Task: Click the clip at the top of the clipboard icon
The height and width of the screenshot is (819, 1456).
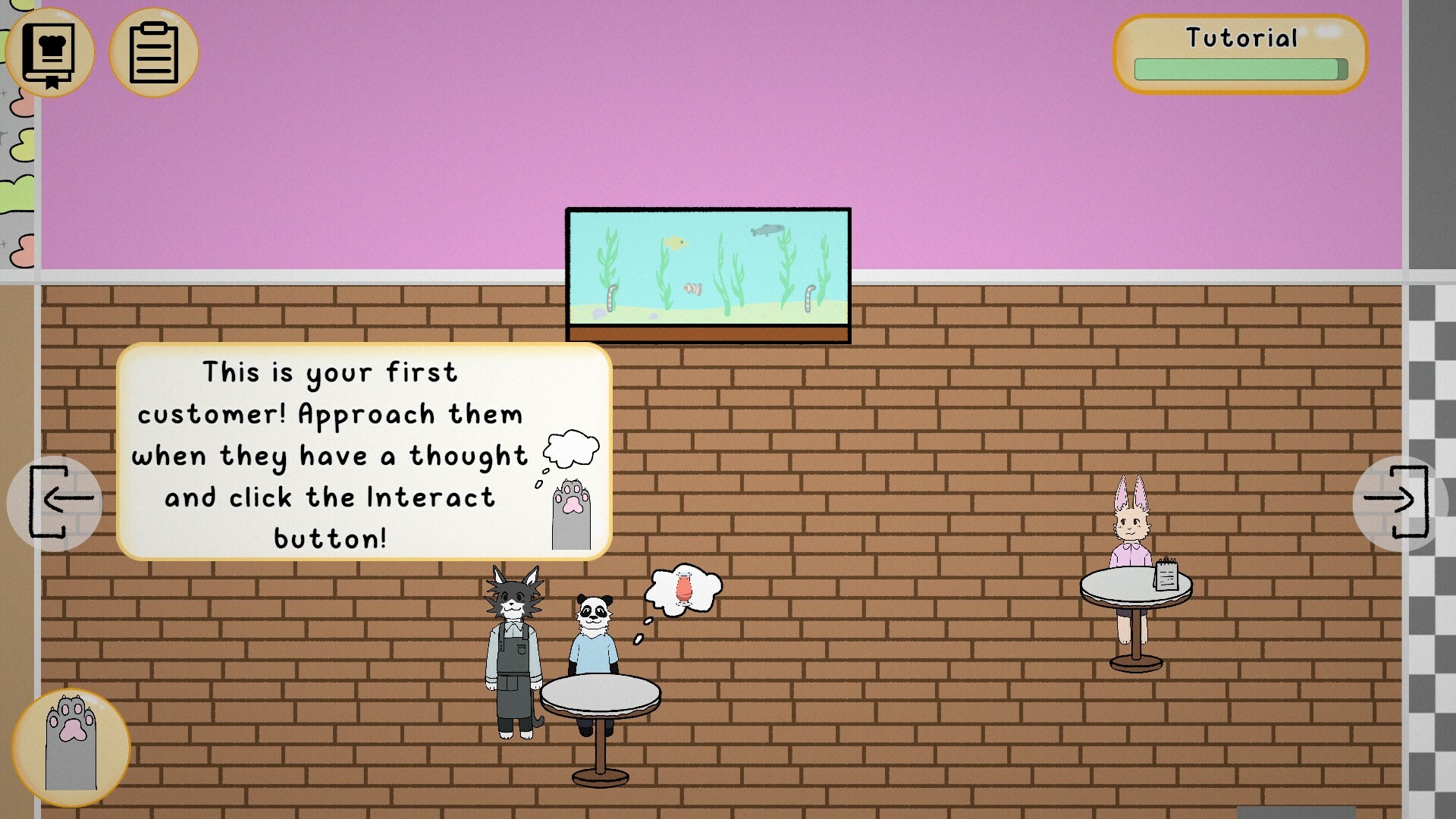Action: click(153, 27)
